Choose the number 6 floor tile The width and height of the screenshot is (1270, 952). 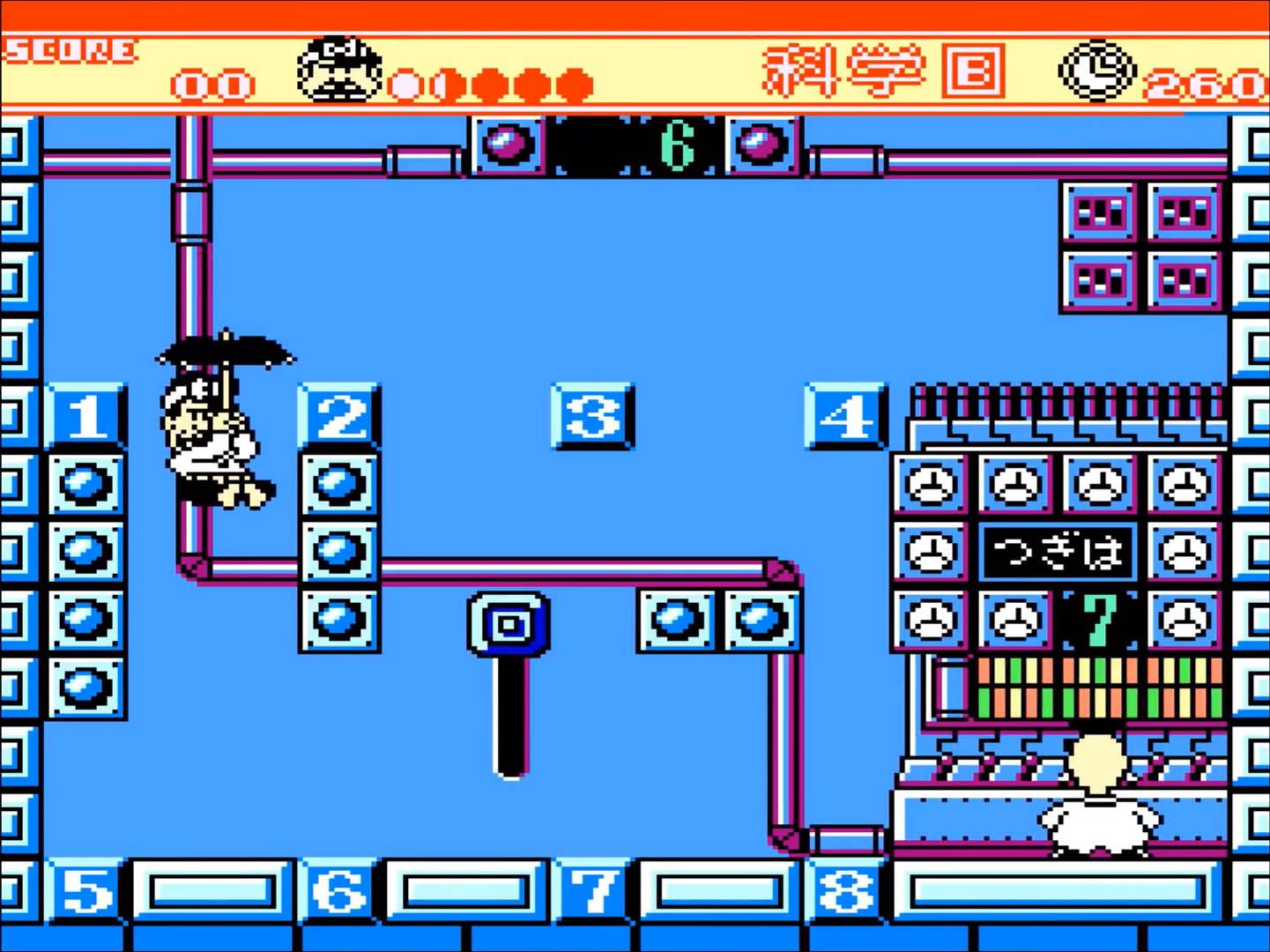(339, 891)
